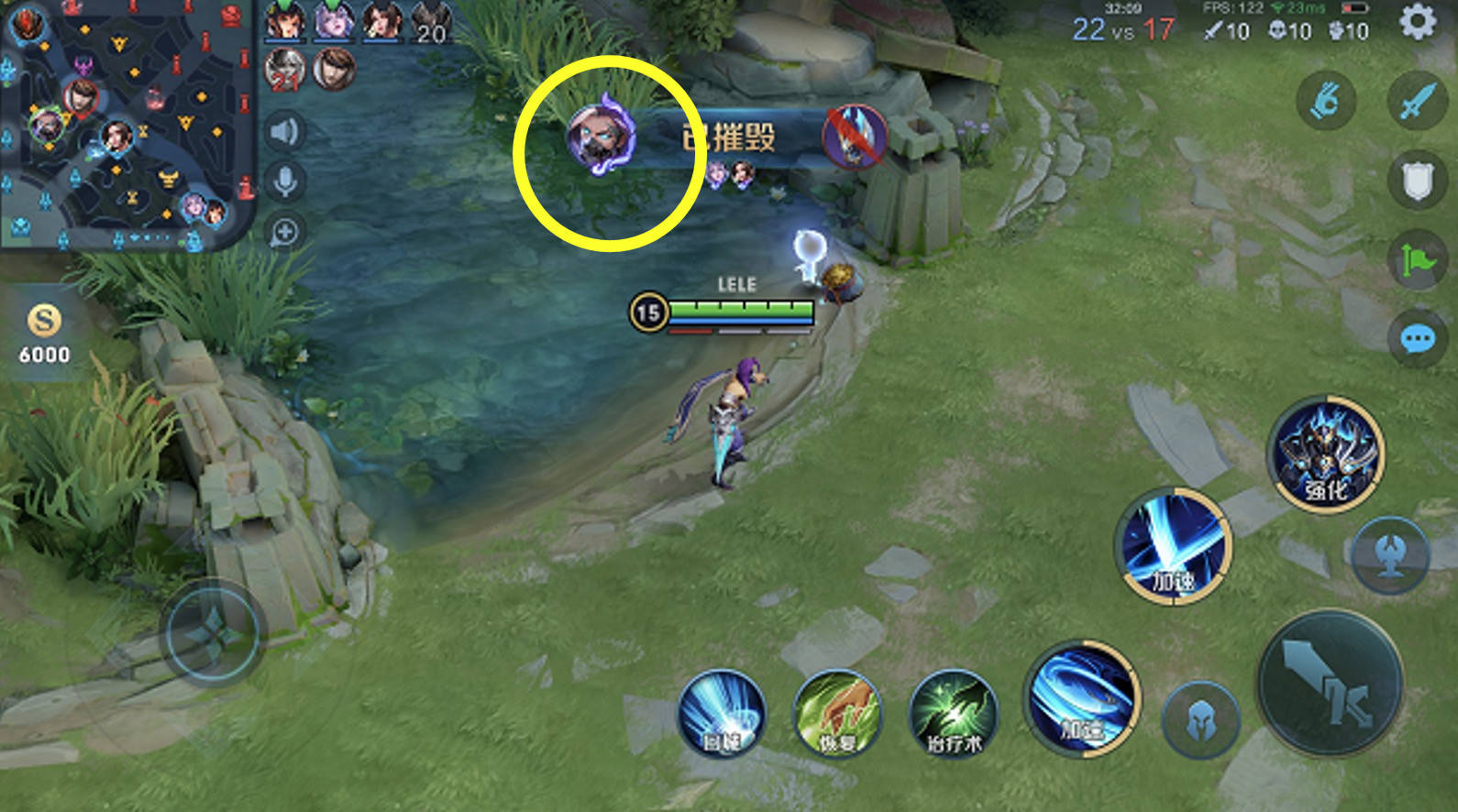Toggle the microphone button
The height and width of the screenshot is (812, 1458).
coord(285,181)
